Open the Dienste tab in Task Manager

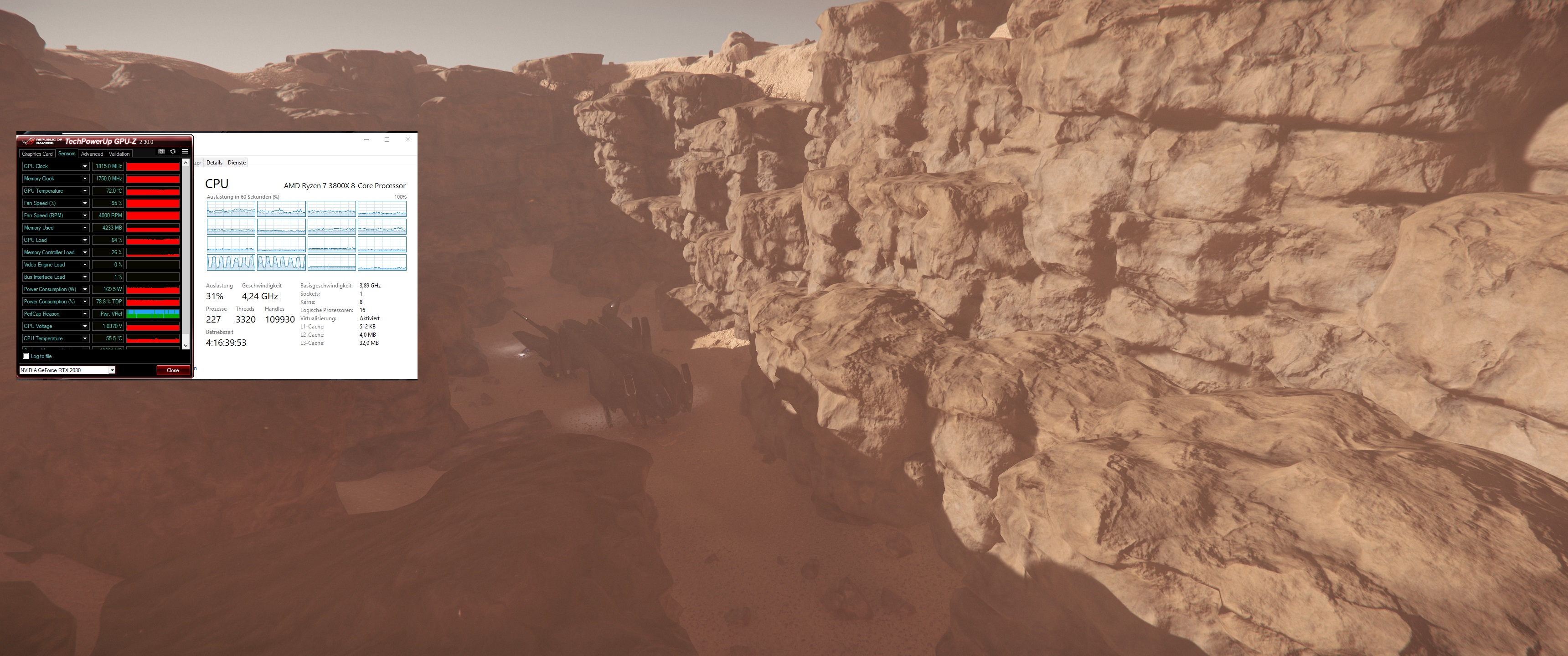236,163
